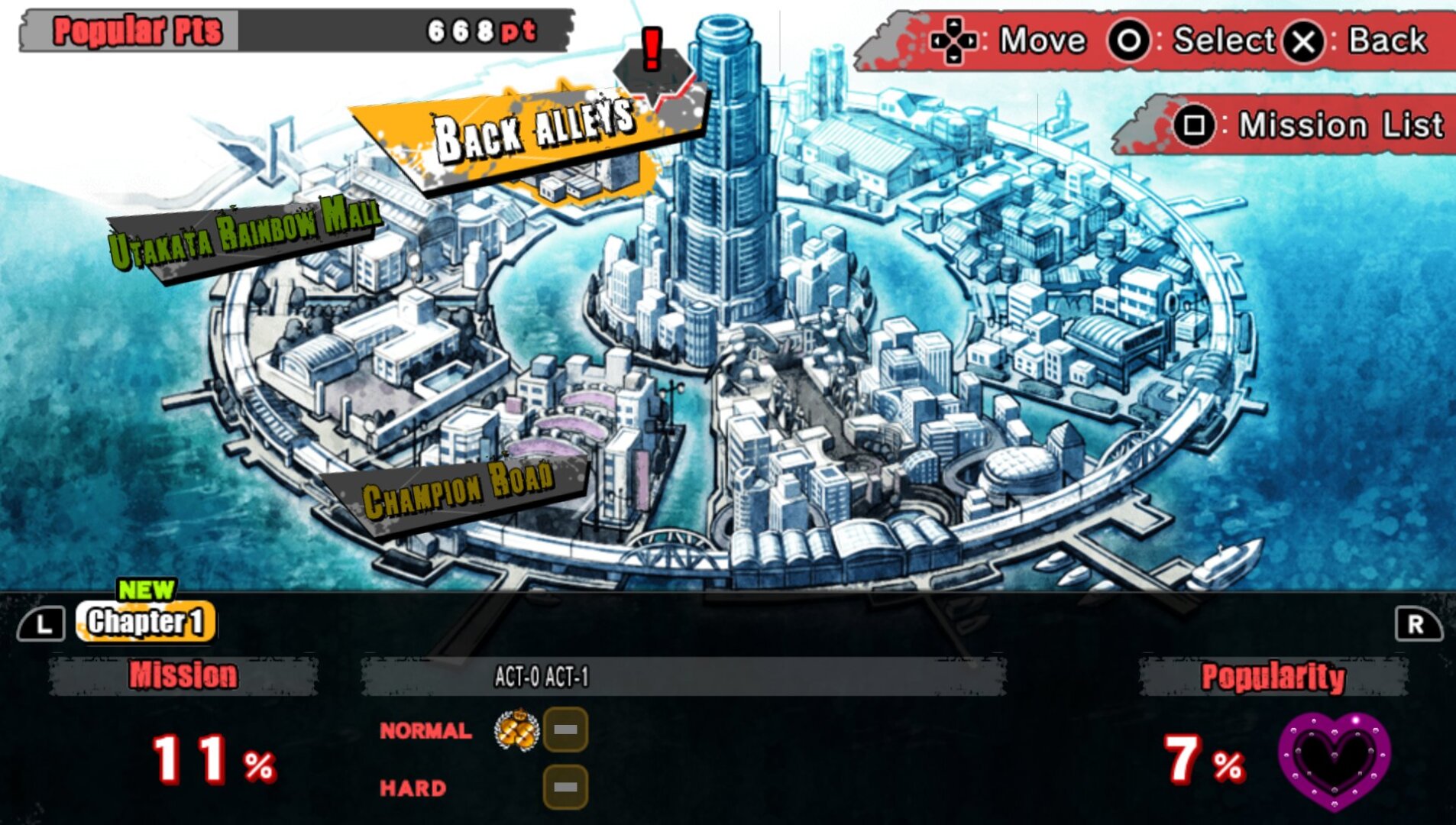The width and height of the screenshot is (1456, 825).
Task: Switch to the Chapter 1 tab
Action: tap(145, 623)
